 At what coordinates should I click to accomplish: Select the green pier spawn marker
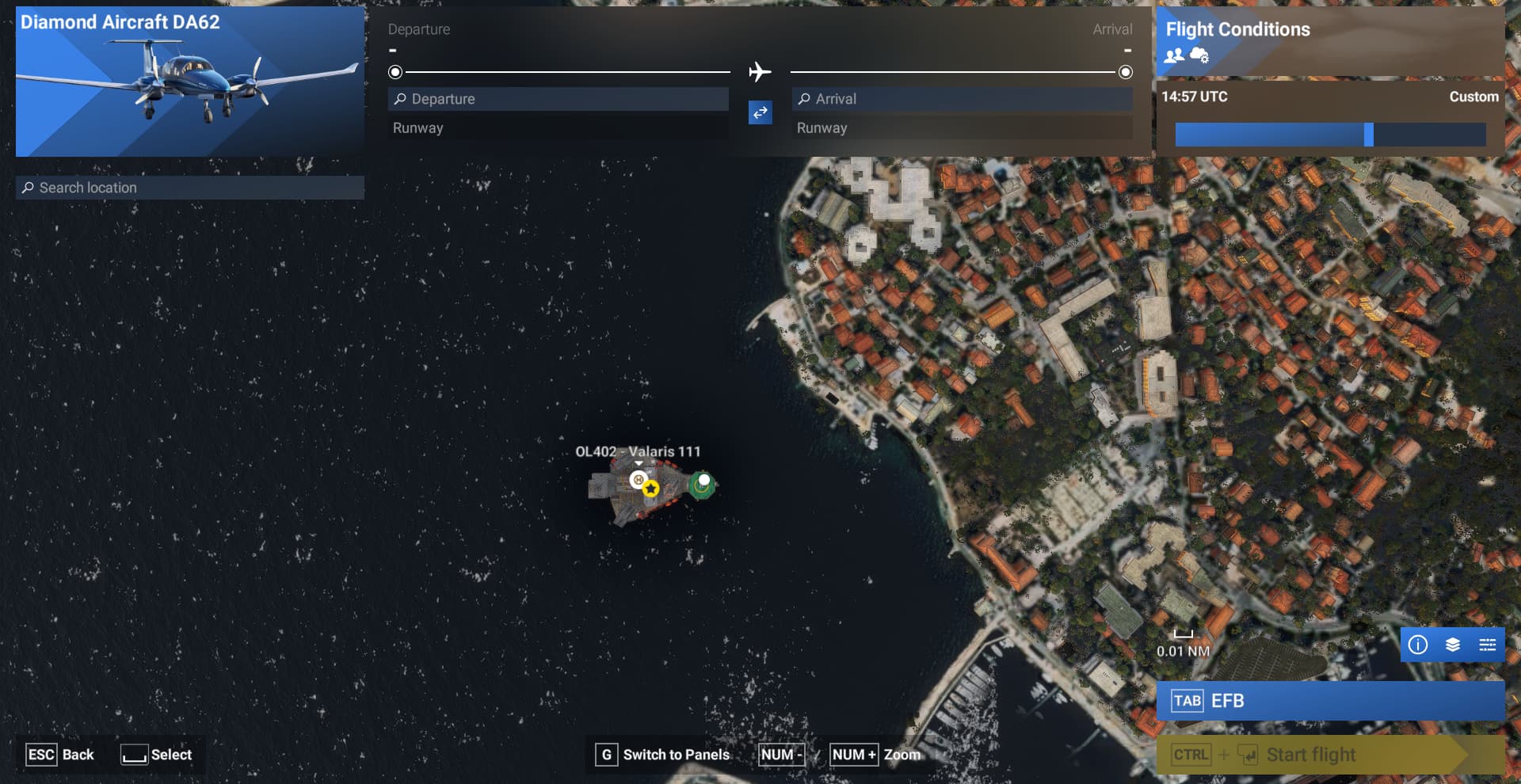(x=702, y=480)
